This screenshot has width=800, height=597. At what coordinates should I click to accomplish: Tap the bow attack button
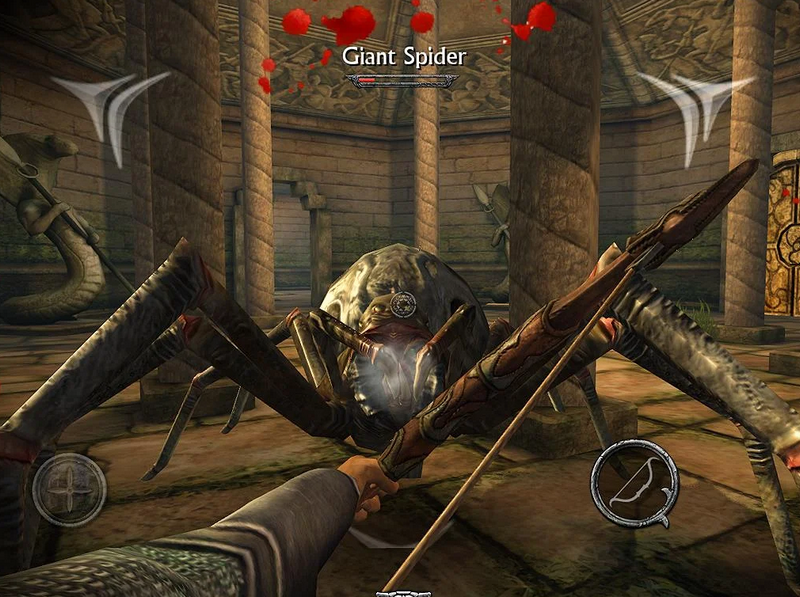(x=634, y=483)
